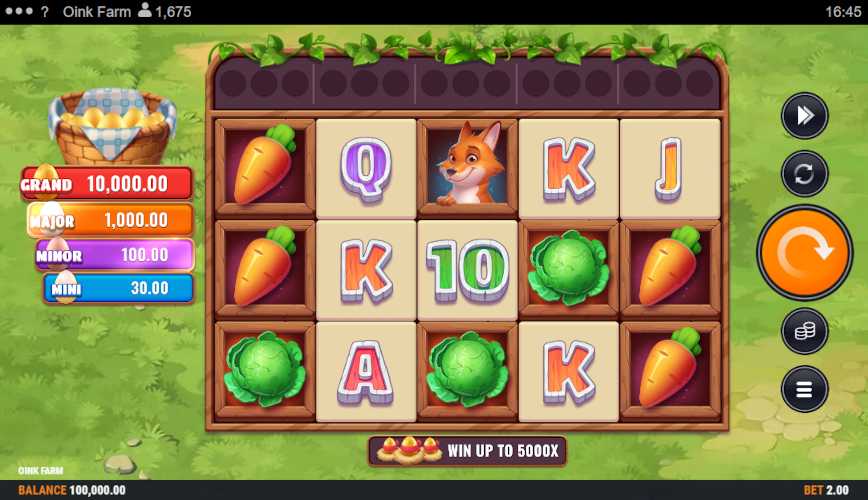Spin the reels with the orange button

tap(804, 253)
